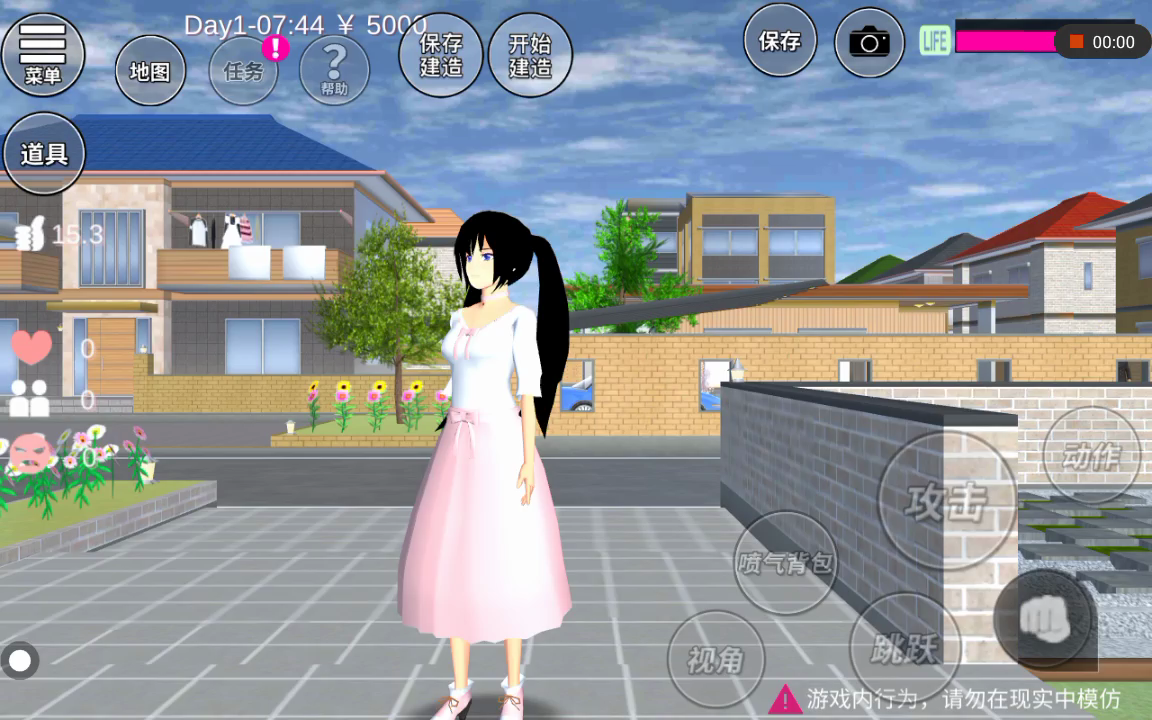Viewport: 1152px width, 720px height.
Task: Tap the white circle floating button
Action: click(x=20, y=660)
